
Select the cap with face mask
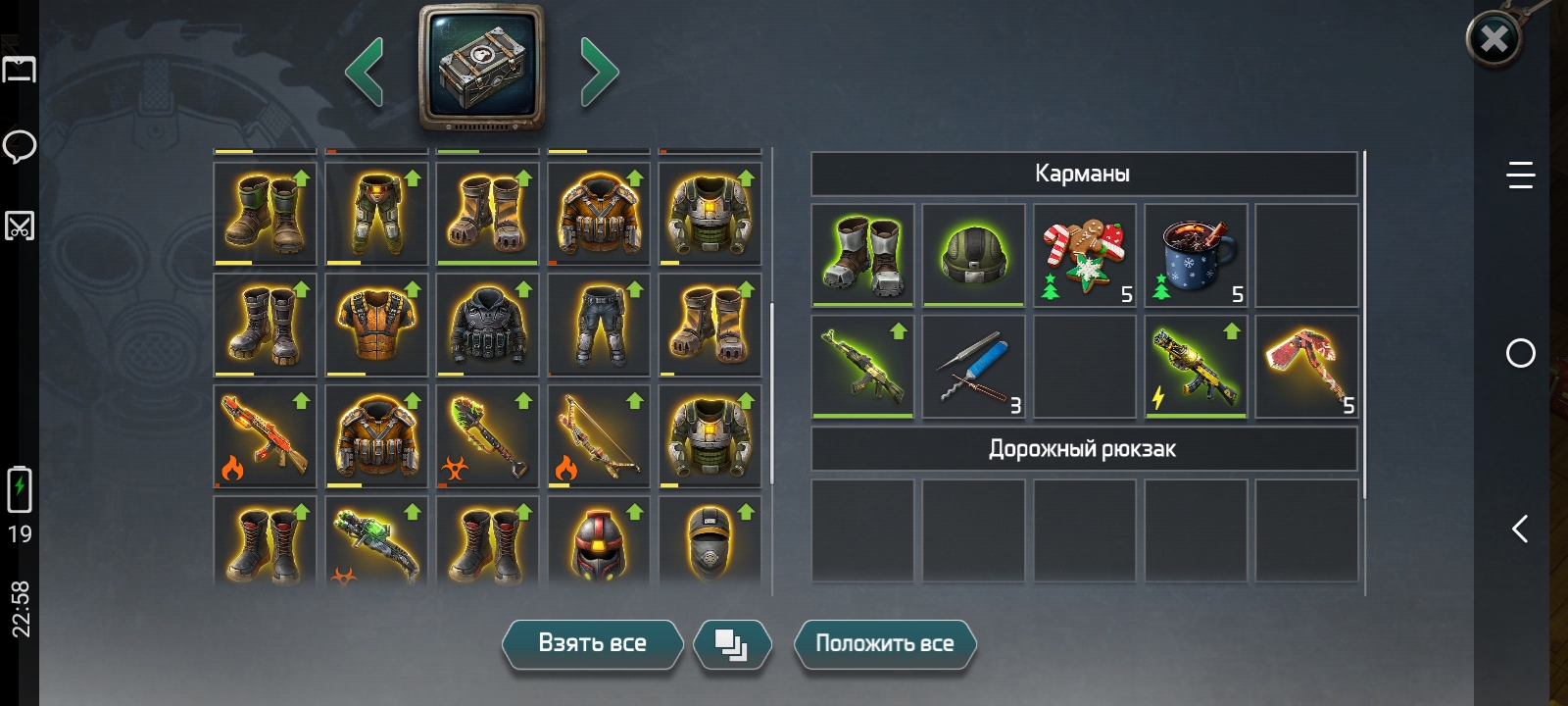[710, 542]
